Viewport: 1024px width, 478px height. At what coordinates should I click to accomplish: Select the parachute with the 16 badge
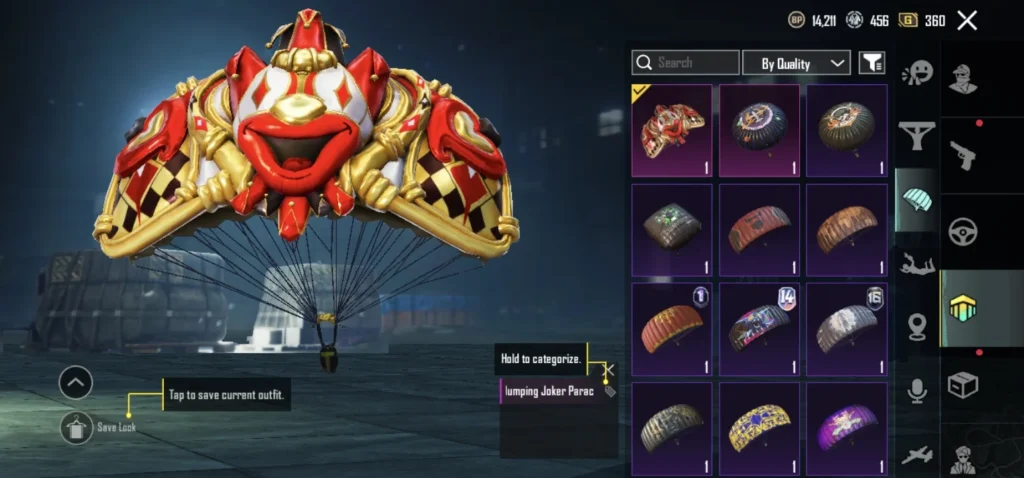[846, 328]
